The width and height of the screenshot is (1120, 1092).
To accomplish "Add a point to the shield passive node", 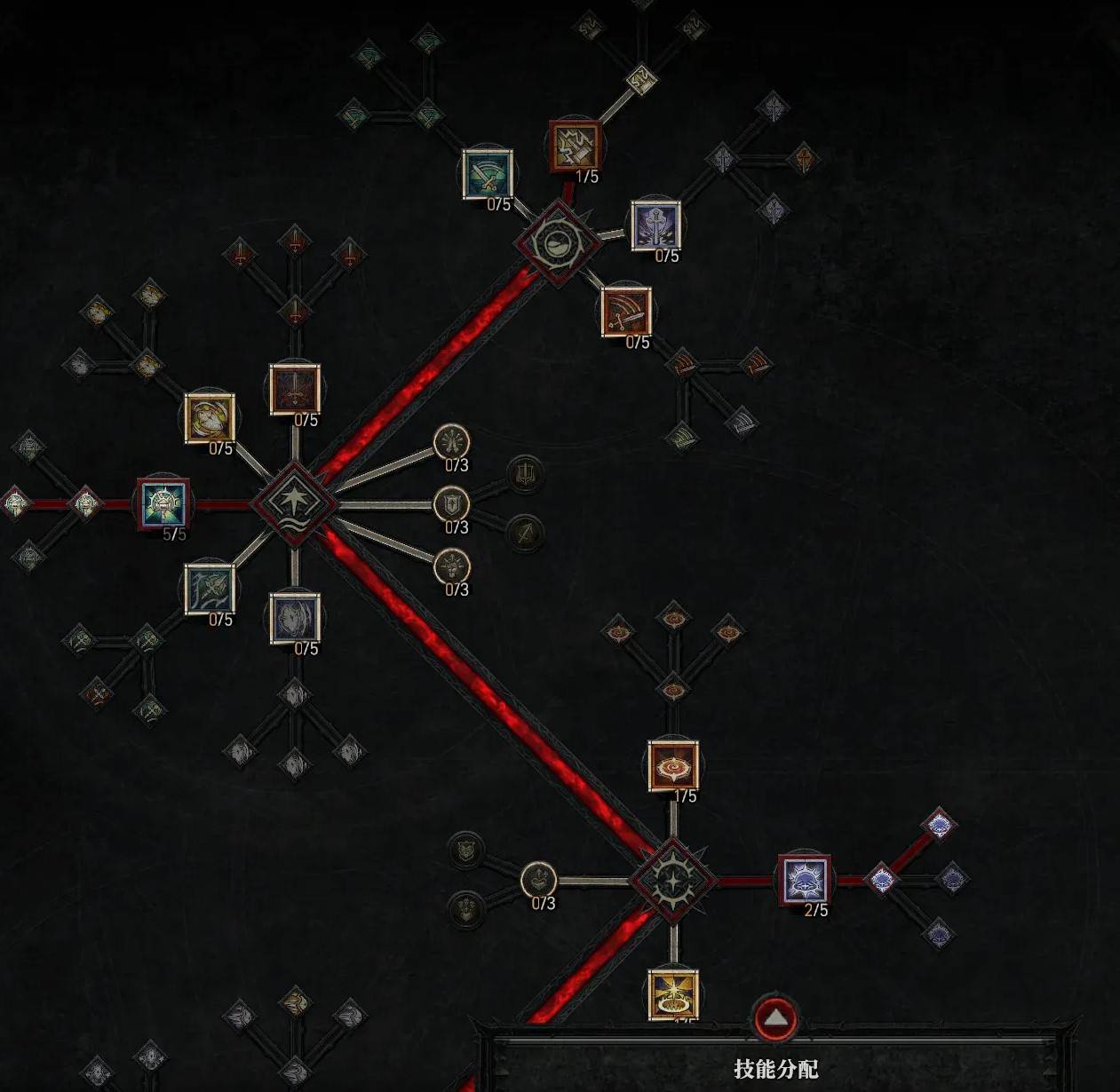I will [x=451, y=504].
